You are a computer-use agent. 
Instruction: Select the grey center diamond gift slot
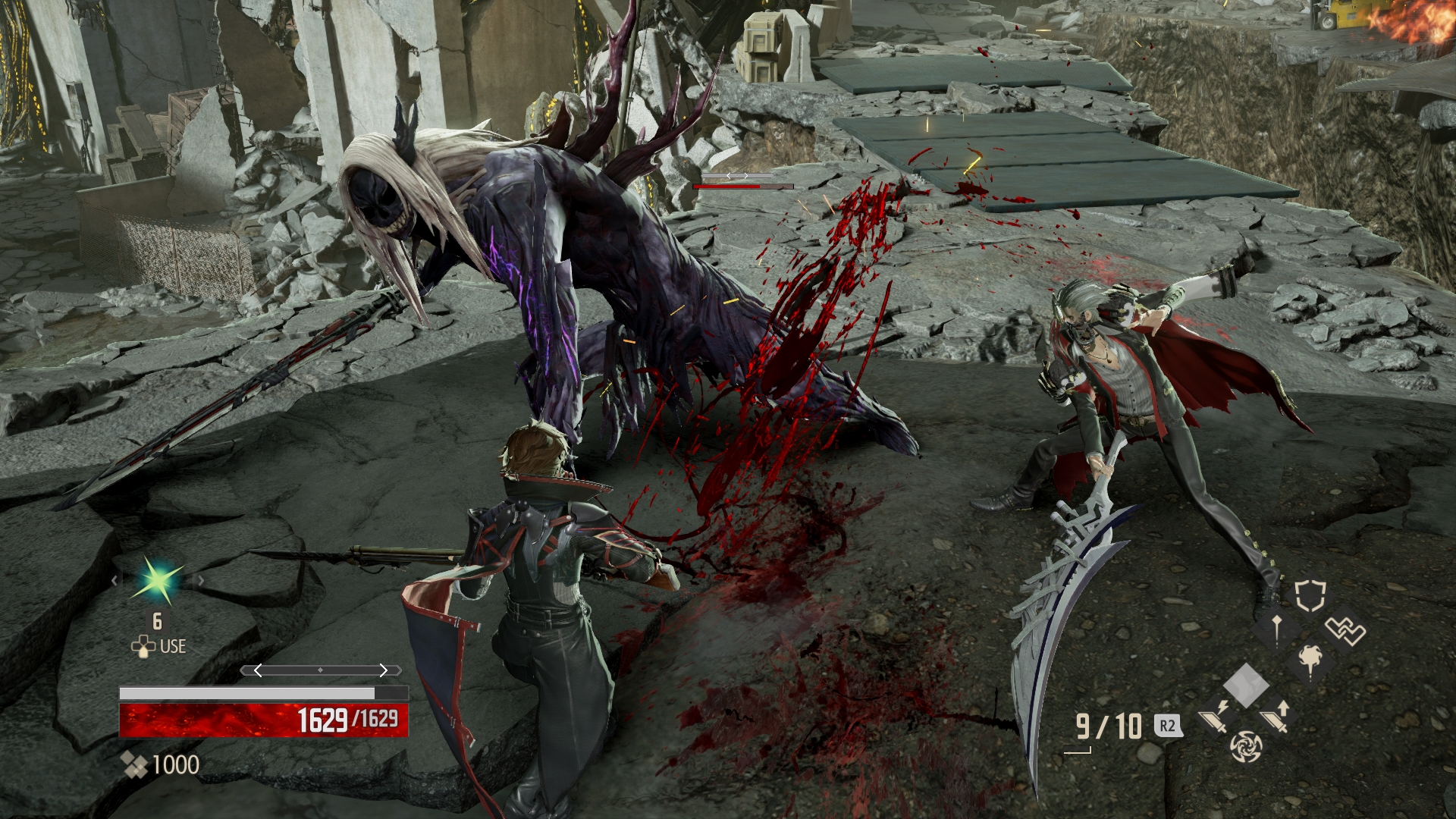1245,685
